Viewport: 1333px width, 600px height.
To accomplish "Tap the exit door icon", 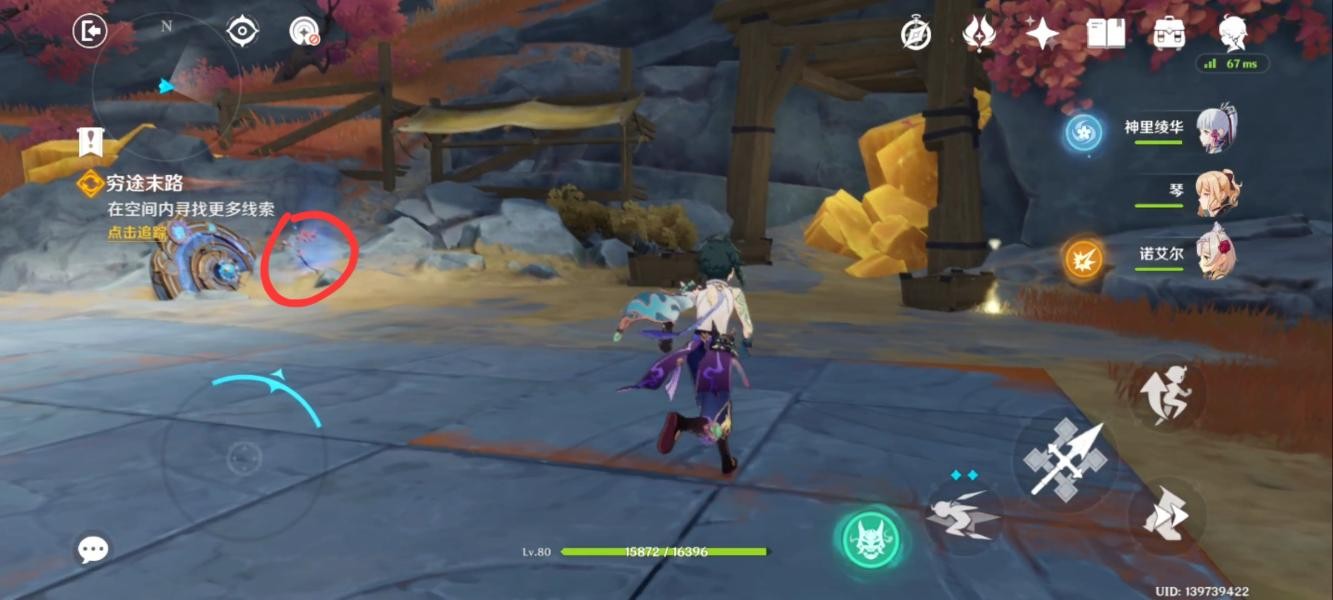I will [x=90, y=32].
